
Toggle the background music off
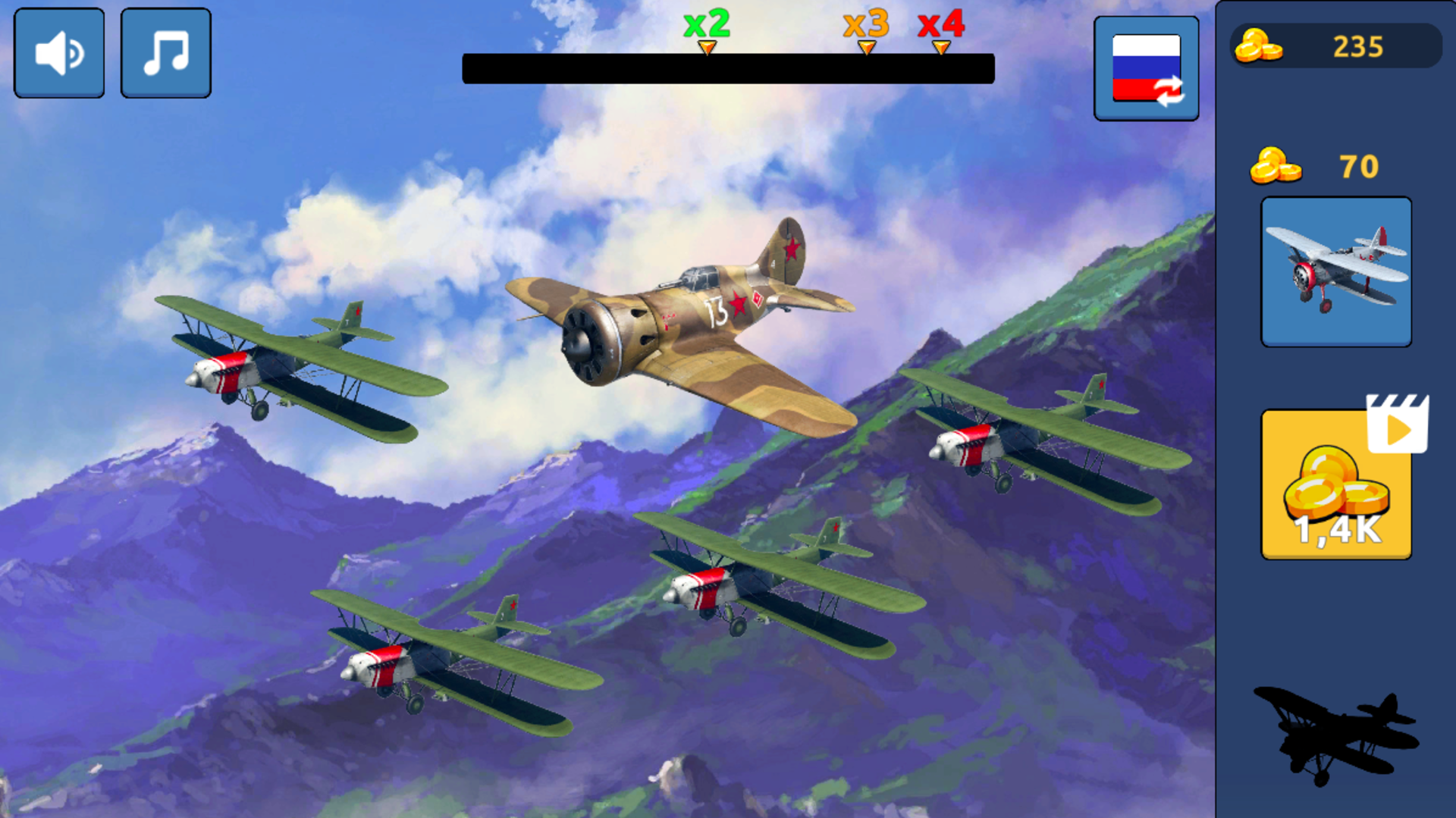(165, 50)
